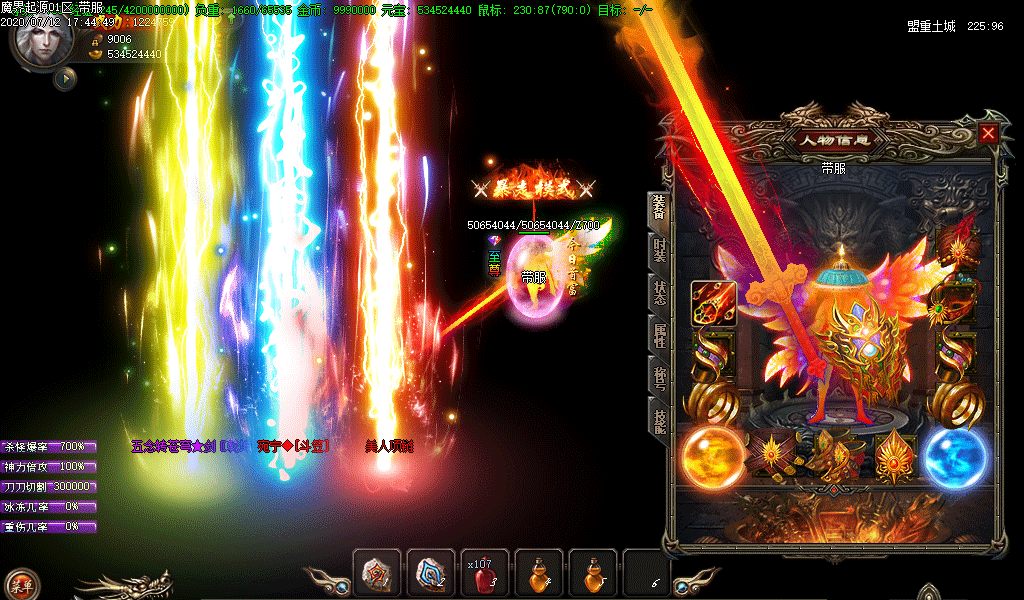Select the 刀刀切割 300000 stat bar

click(49, 486)
